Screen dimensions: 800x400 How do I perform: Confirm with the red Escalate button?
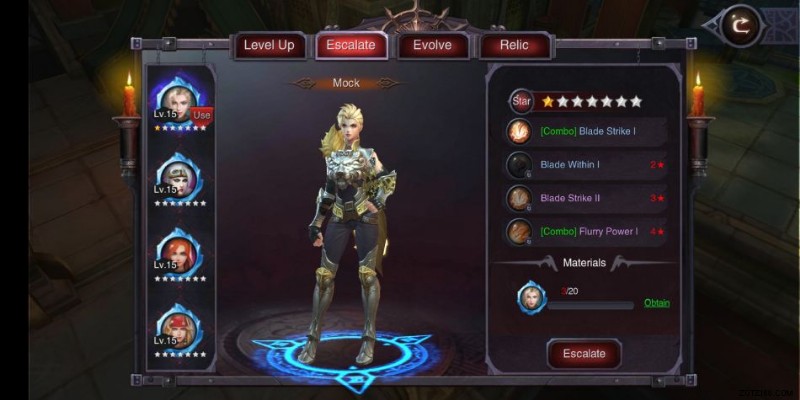[584, 354]
